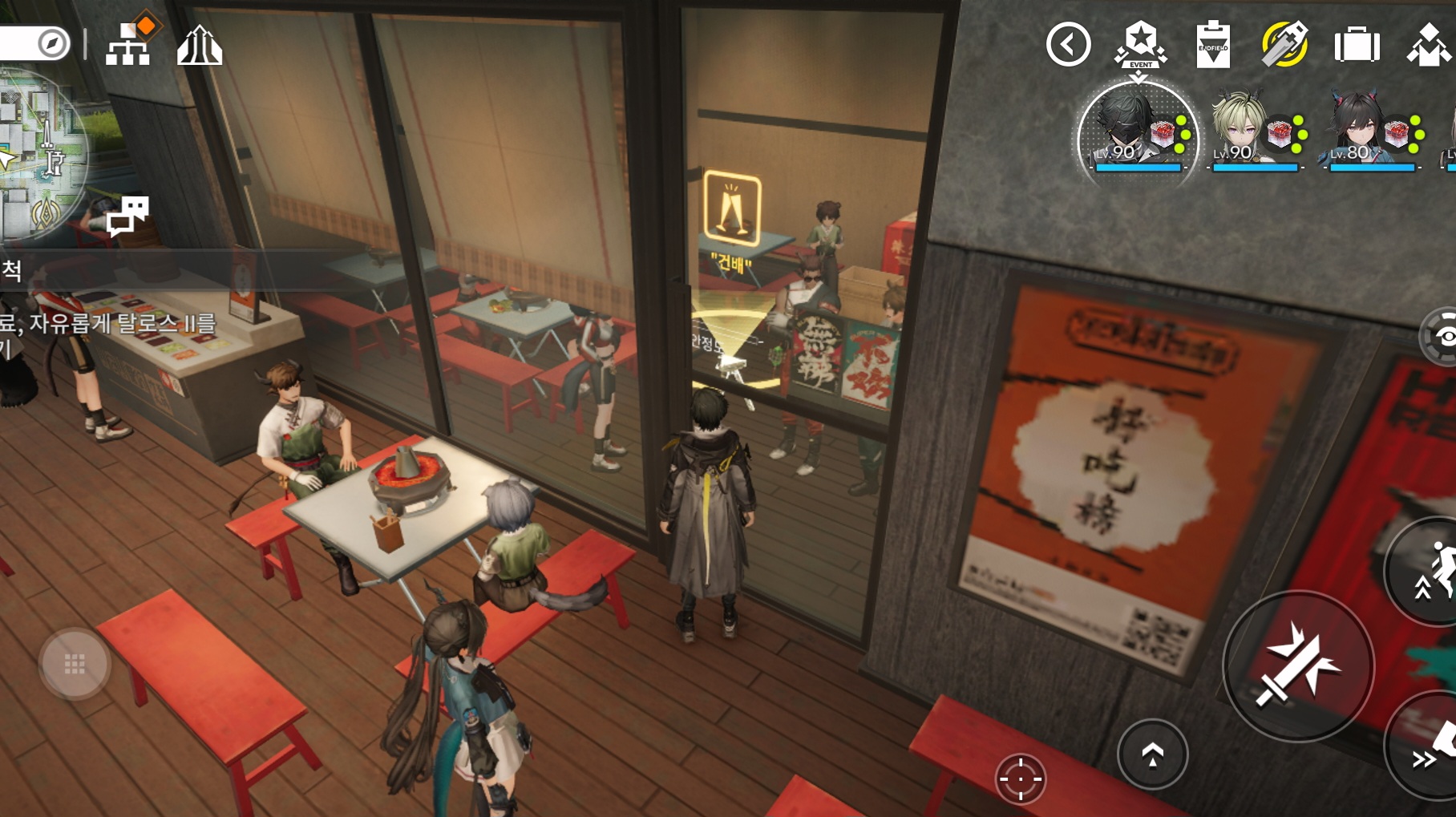The image size is (1456, 817).
Task: Tap the sword attack button
Action: click(x=1298, y=666)
